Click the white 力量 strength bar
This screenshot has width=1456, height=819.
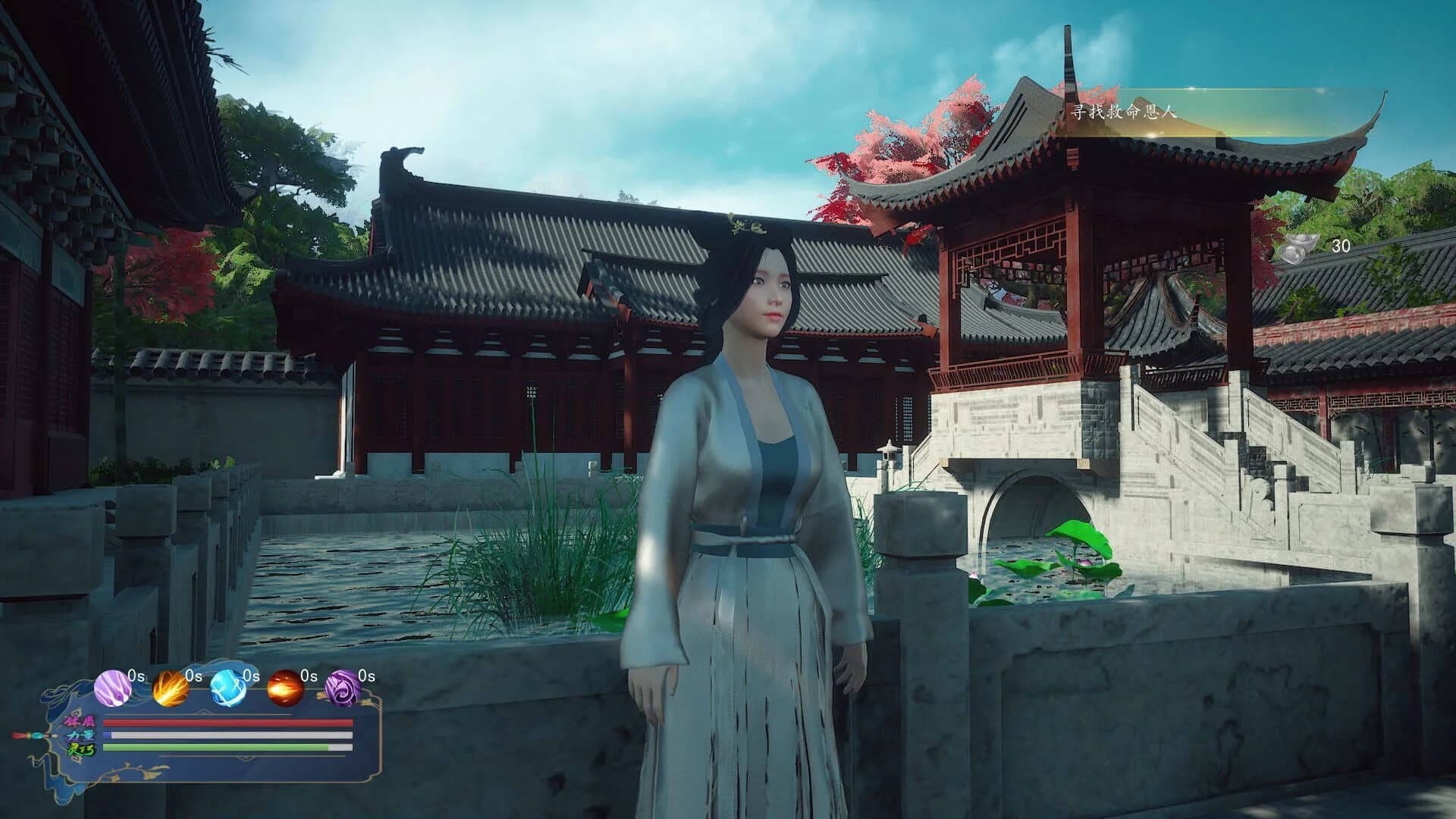coord(227,735)
